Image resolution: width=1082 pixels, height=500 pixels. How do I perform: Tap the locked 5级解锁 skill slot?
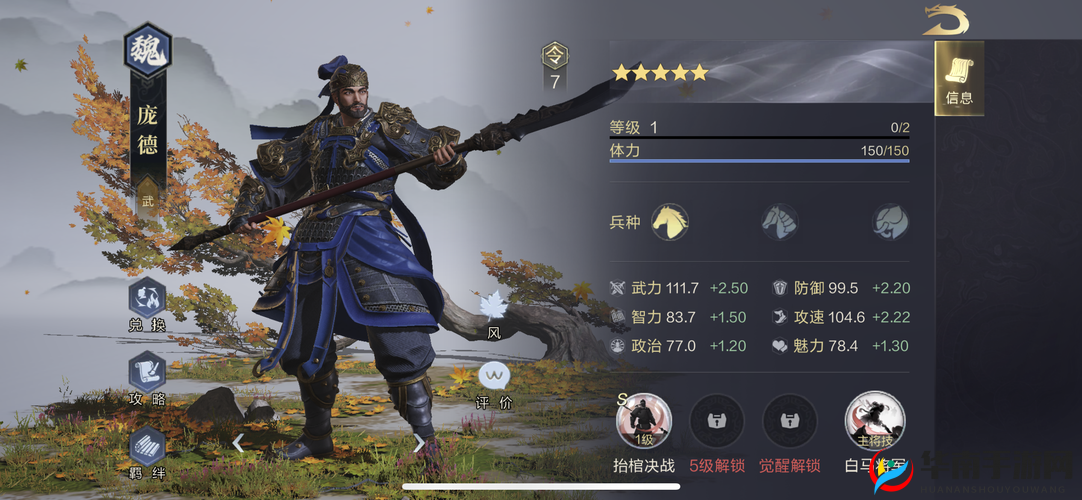717,421
